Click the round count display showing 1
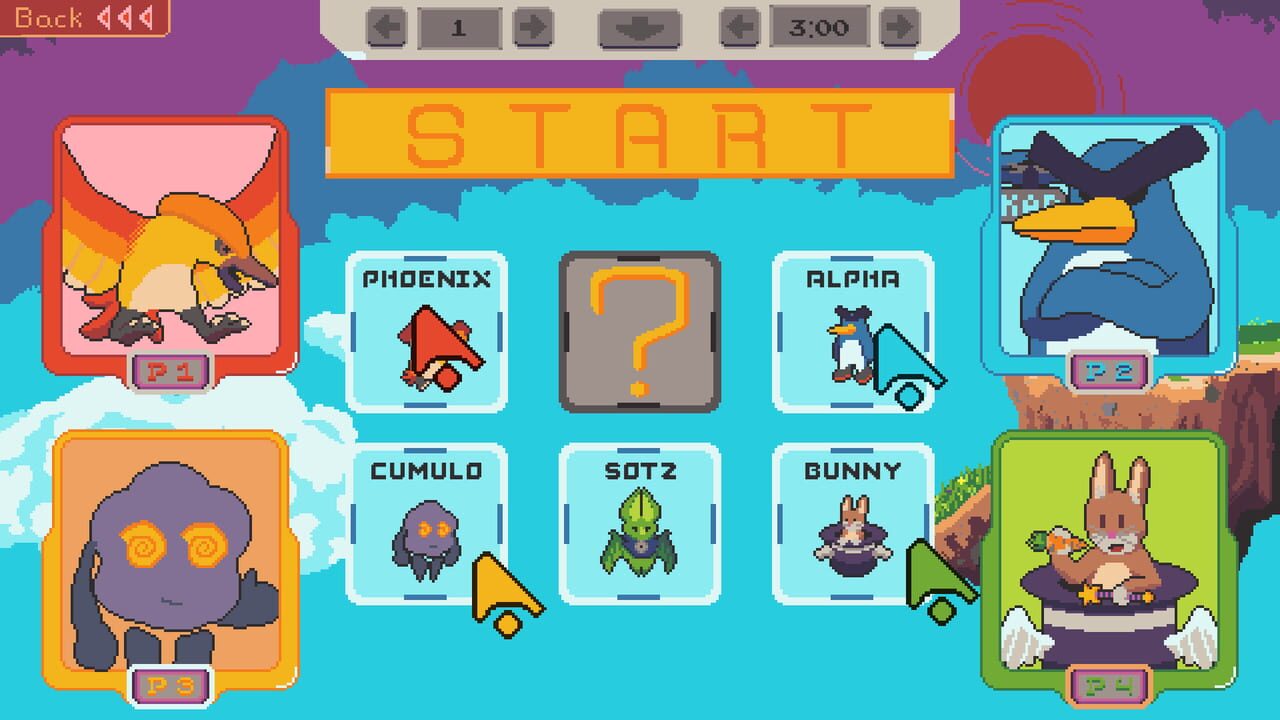Screen dimensions: 1280x720 [x=459, y=27]
